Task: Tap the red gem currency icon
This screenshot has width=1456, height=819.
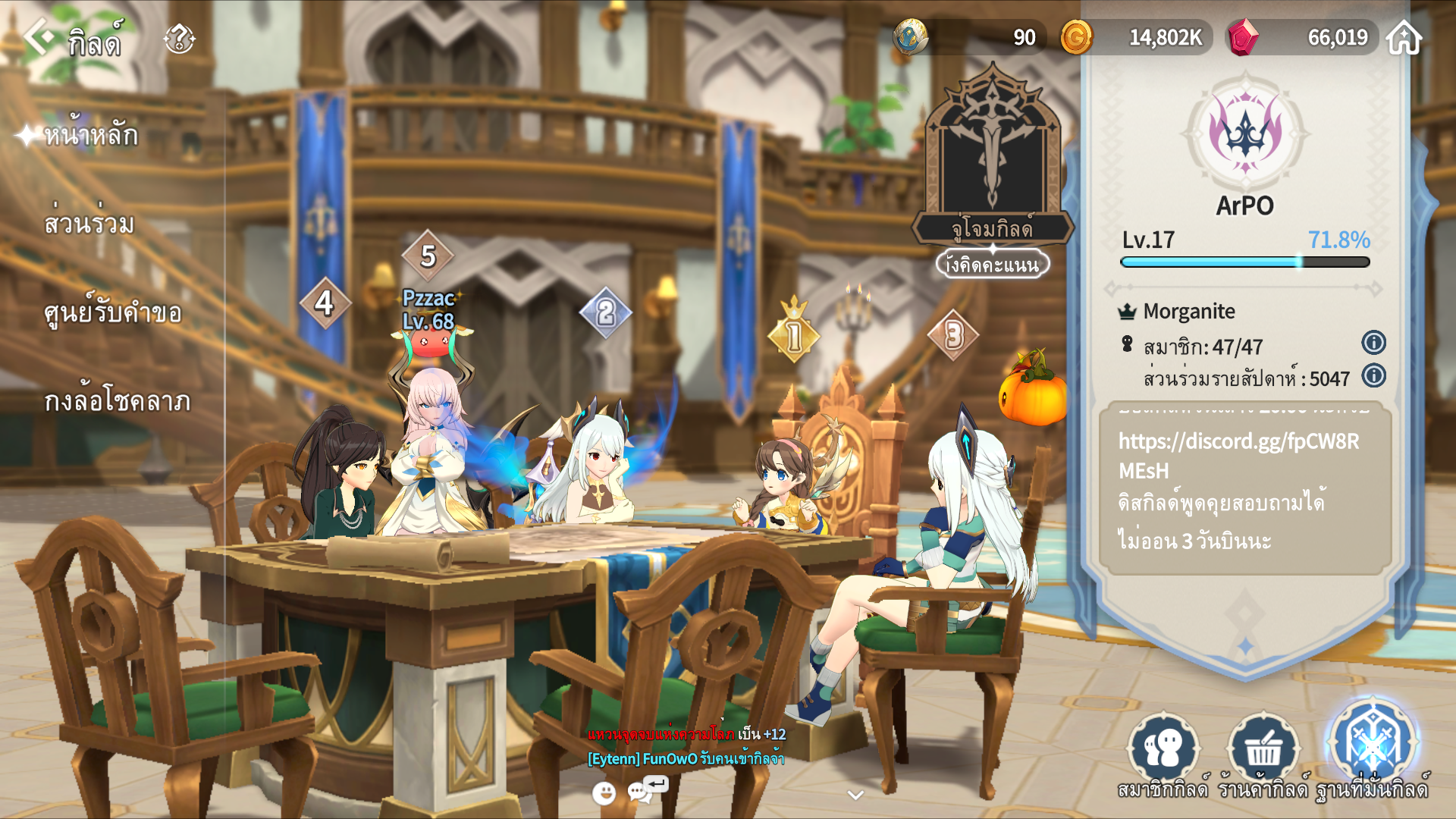Action: pyautogui.click(x=1242, y=37)
